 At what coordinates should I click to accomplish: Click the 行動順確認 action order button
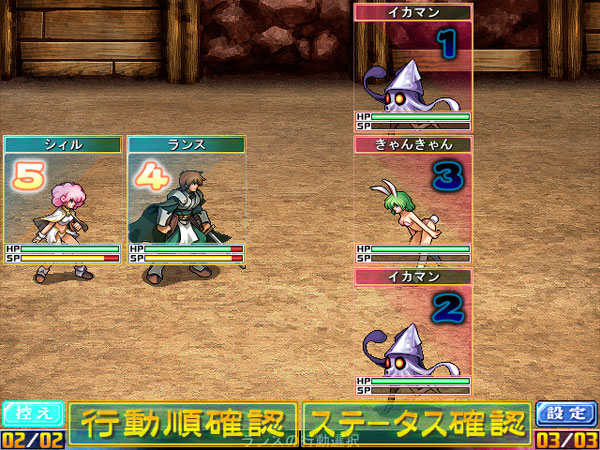click(x=183, y=423)
